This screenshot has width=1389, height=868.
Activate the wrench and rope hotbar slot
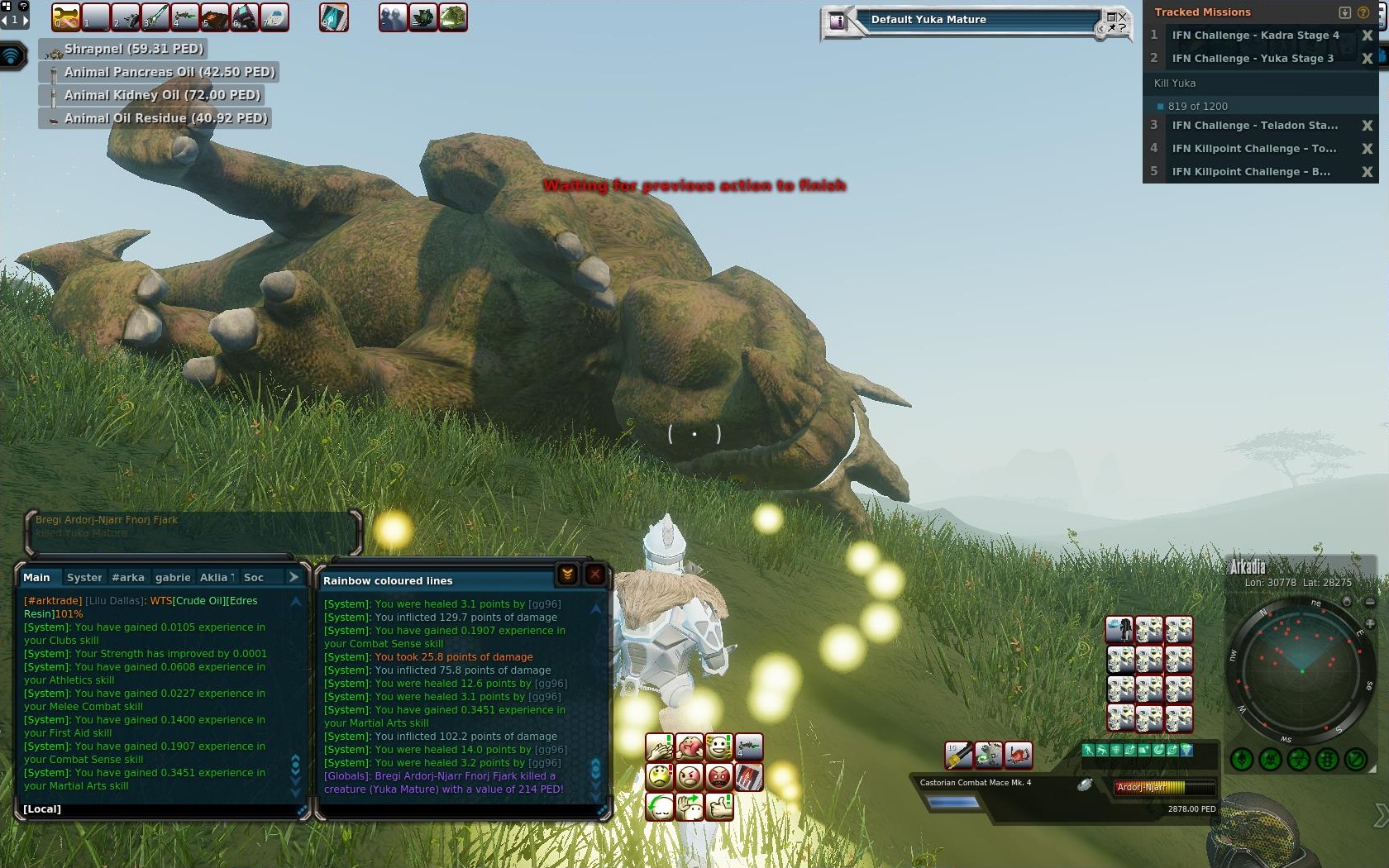click(x=66, y=17)
